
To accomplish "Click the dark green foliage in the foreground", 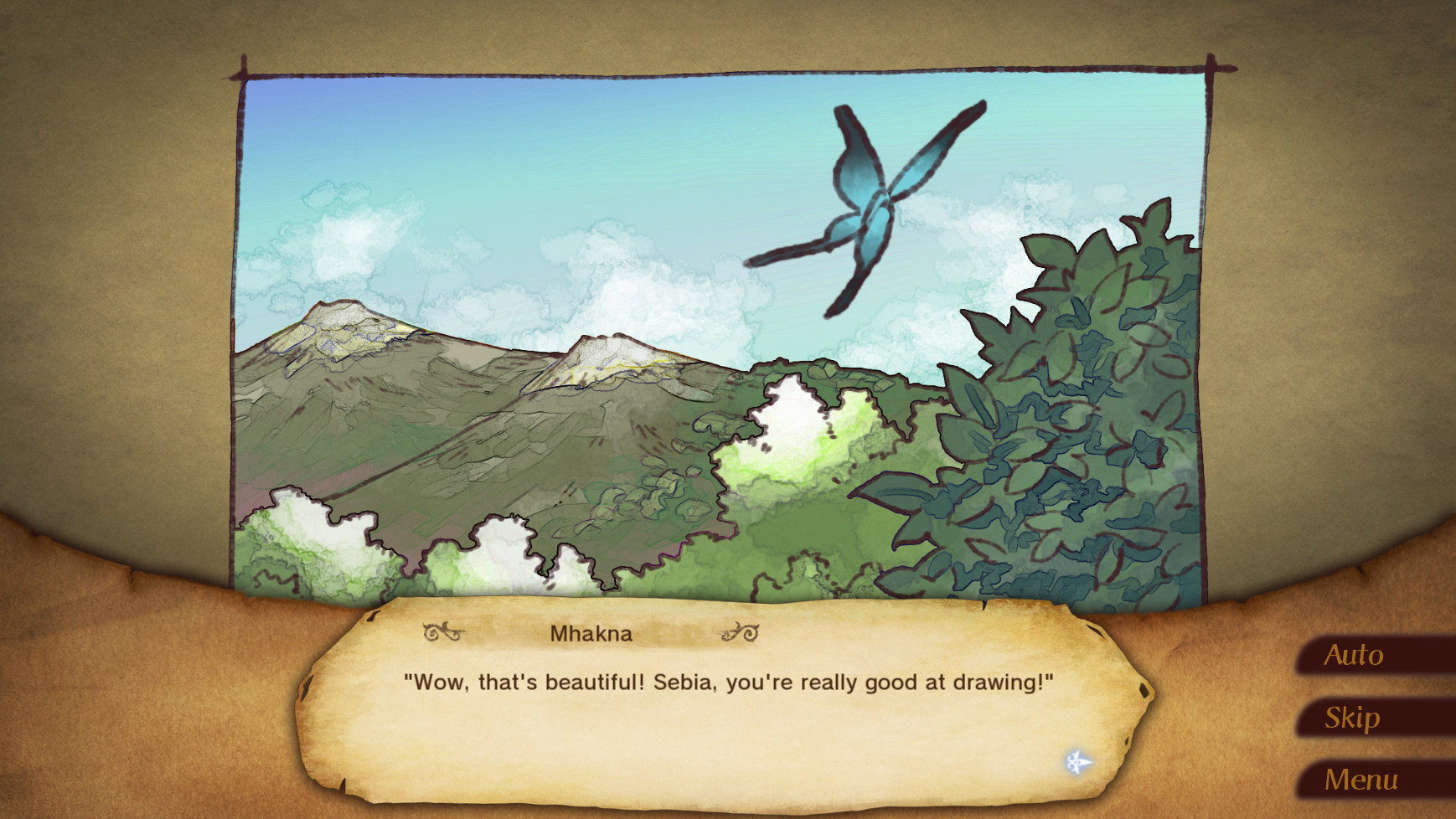I will coord(1005,519).
